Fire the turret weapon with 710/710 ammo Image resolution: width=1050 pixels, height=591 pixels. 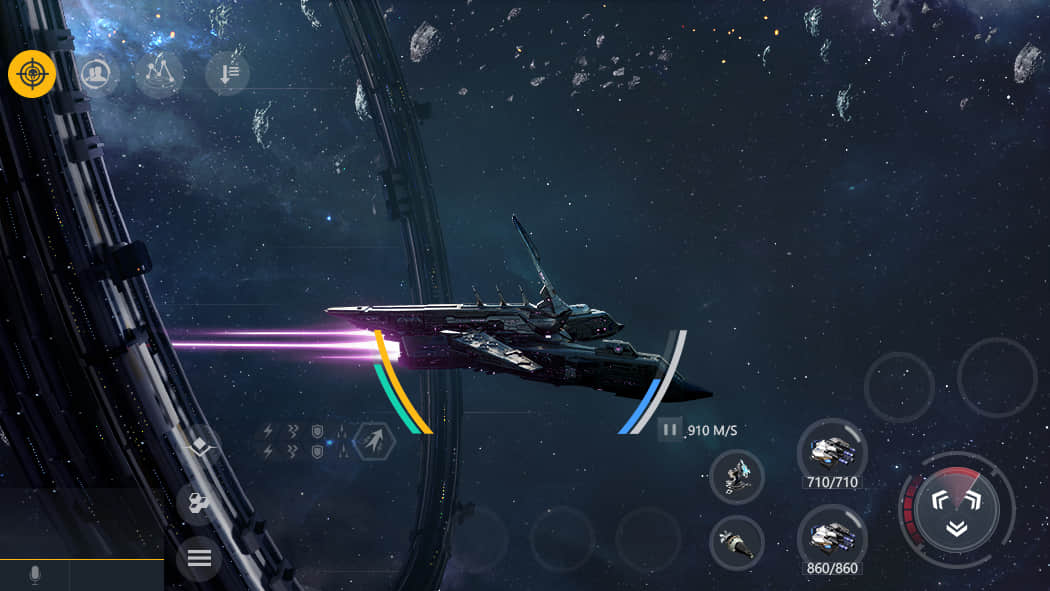tap(832, 453)
